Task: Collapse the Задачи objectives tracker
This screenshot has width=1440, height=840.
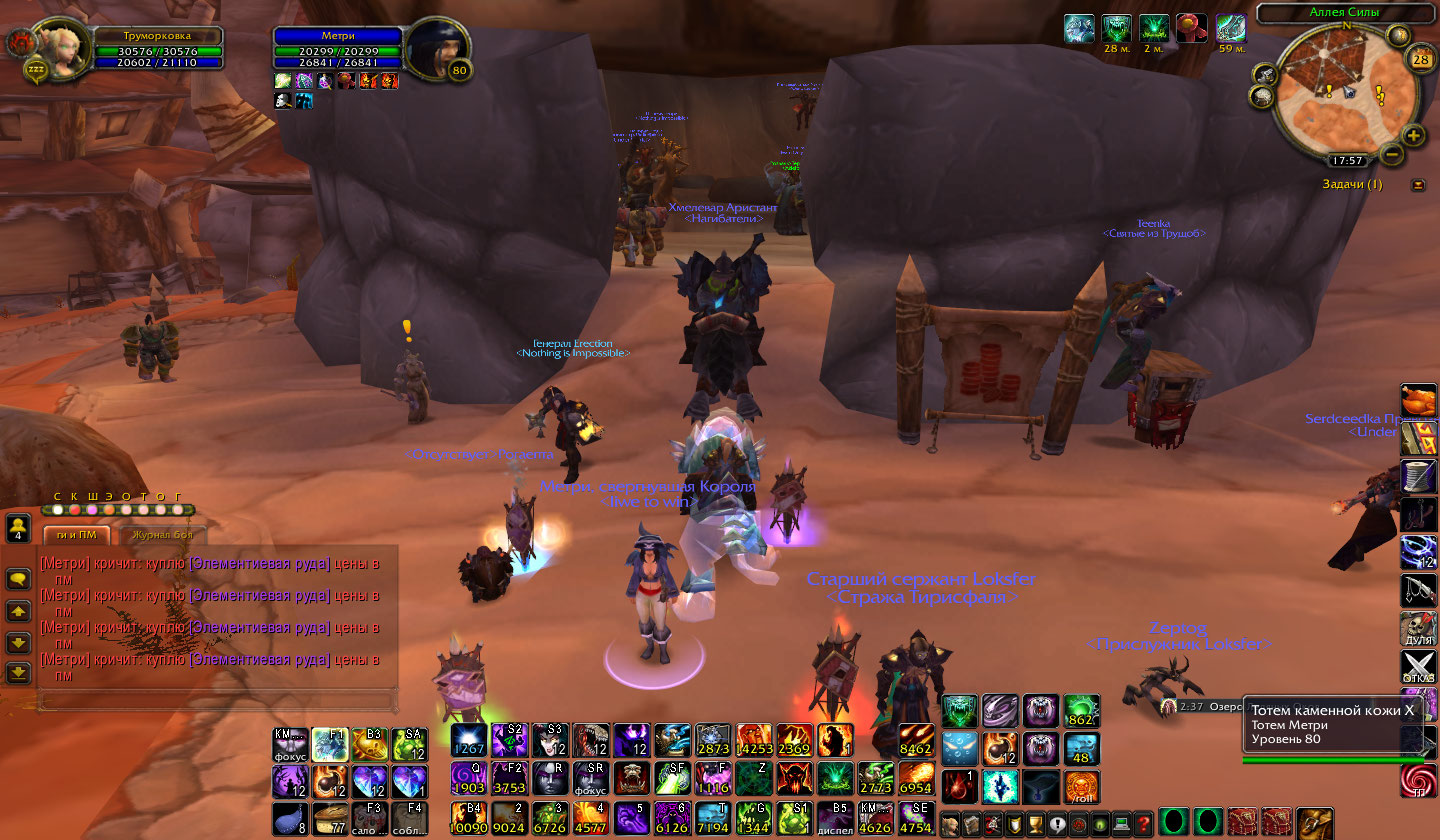Action: click(1418, 185)
